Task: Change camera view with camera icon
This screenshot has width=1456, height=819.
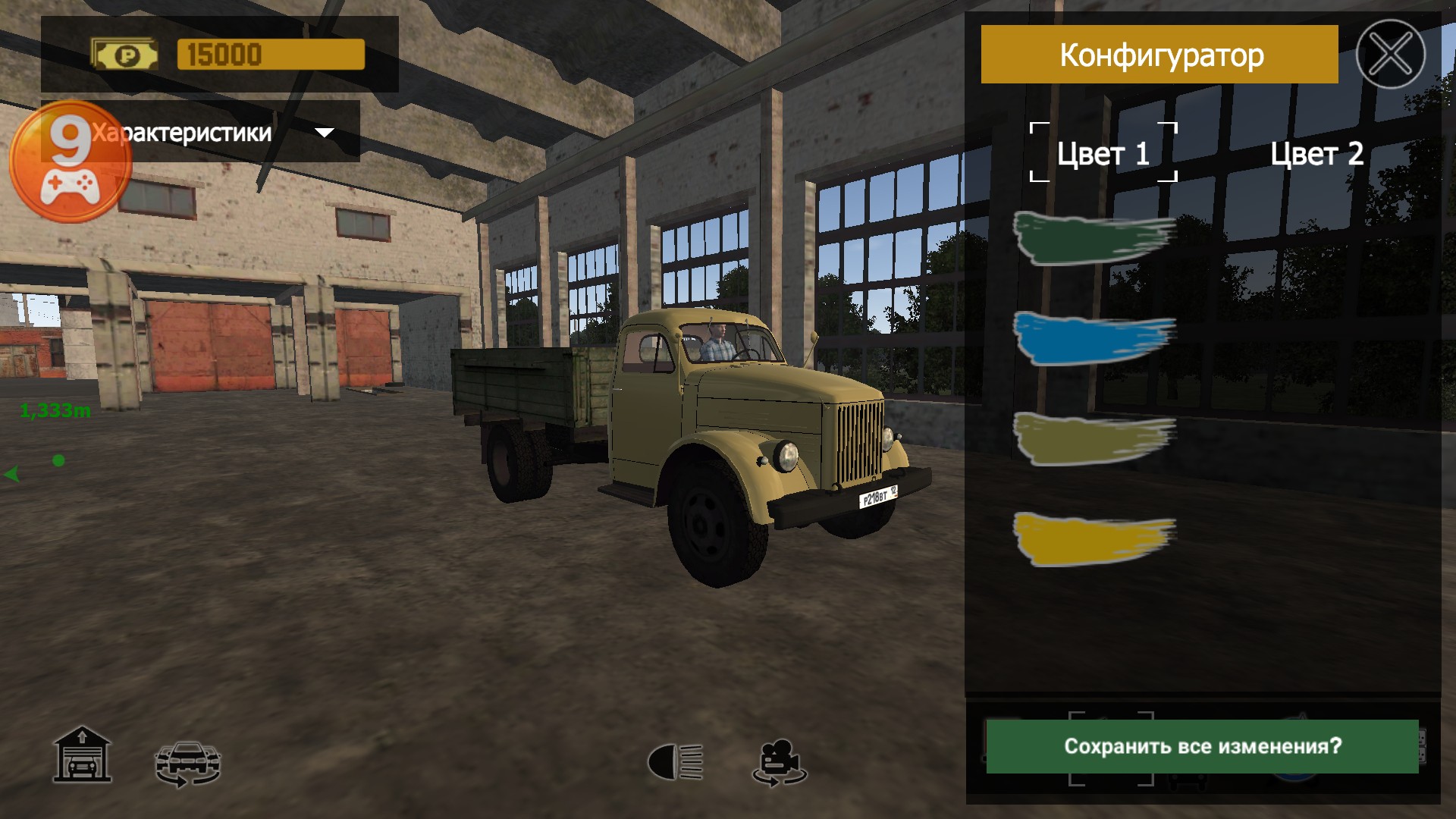Action: [780, 761]
